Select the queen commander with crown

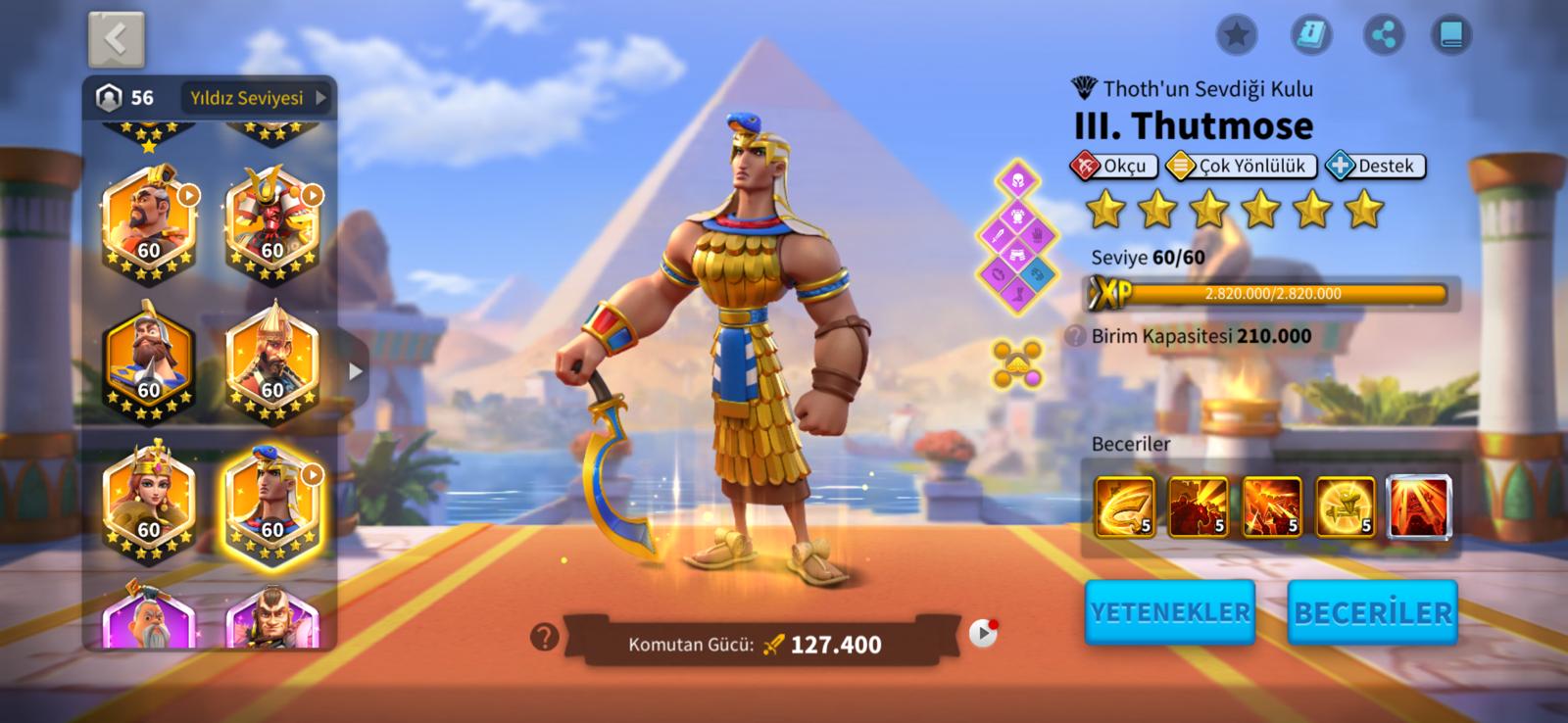tap(149, 501)
